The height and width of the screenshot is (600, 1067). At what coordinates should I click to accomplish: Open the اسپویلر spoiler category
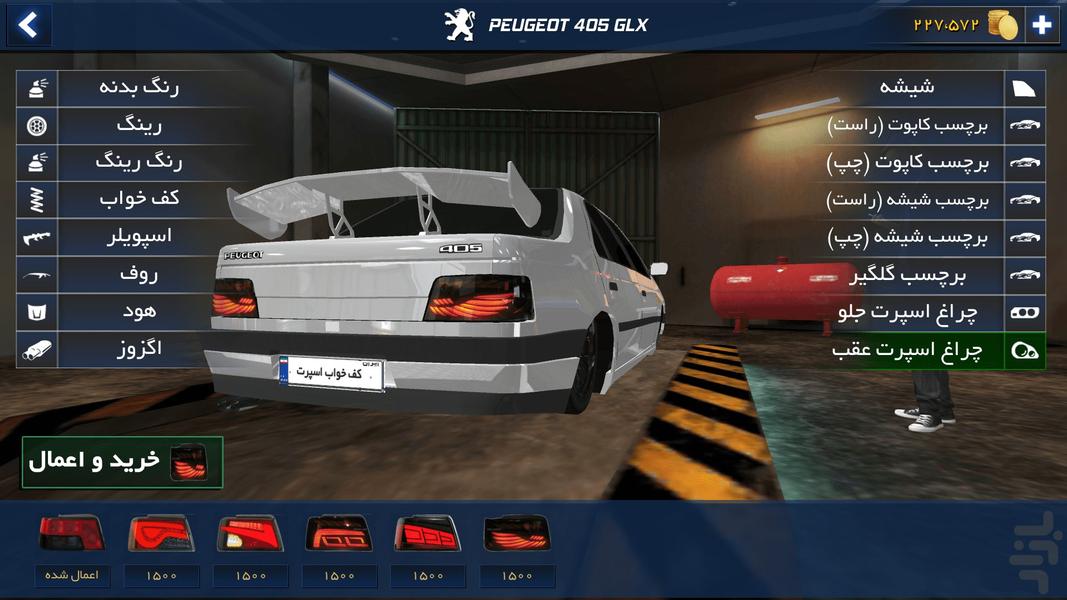[138, 237]
